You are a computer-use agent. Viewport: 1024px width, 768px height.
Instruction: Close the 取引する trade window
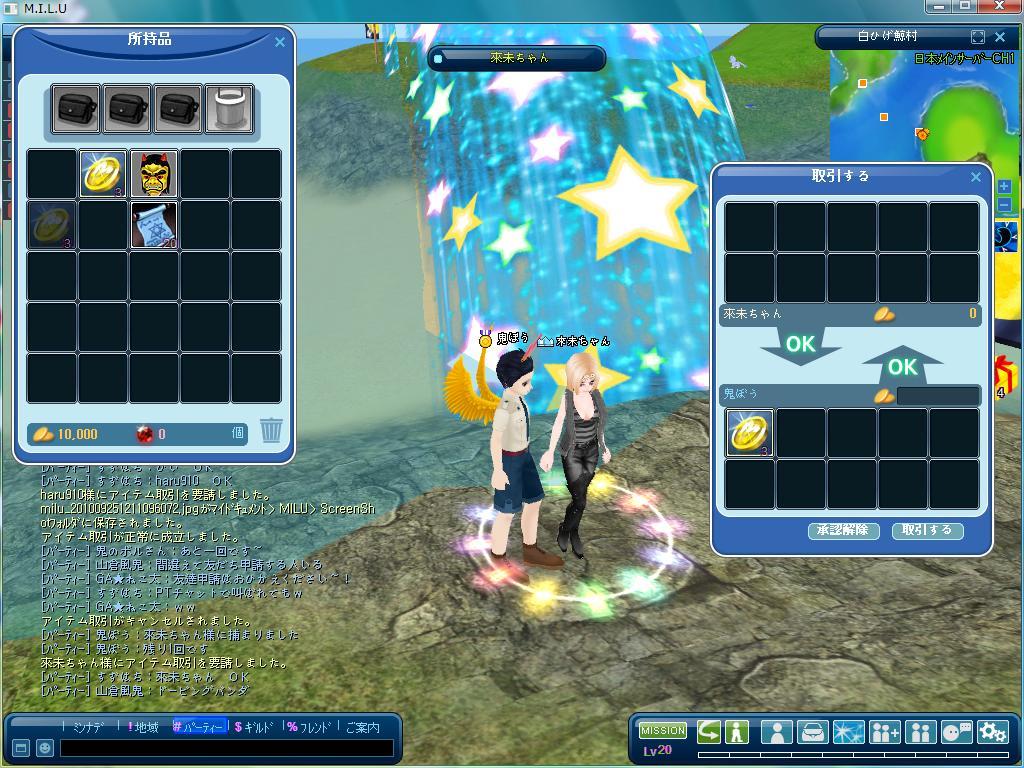tap(976, 177)
